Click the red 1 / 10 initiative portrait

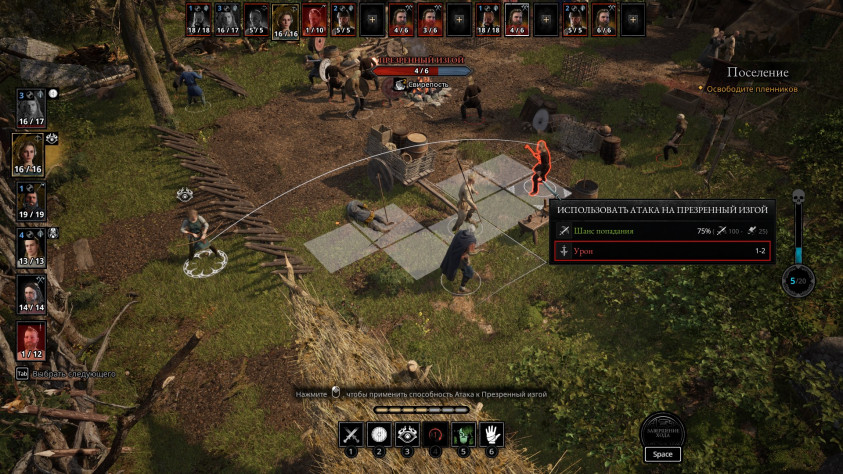[314, 17]
